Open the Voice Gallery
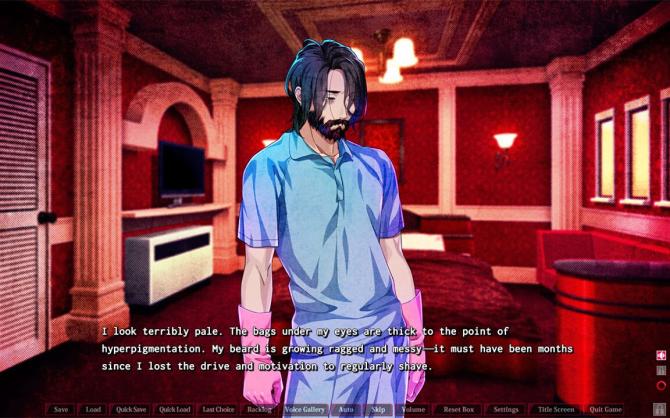The width and height of the screenshot is (670, 418). click(x=304, y=409)
